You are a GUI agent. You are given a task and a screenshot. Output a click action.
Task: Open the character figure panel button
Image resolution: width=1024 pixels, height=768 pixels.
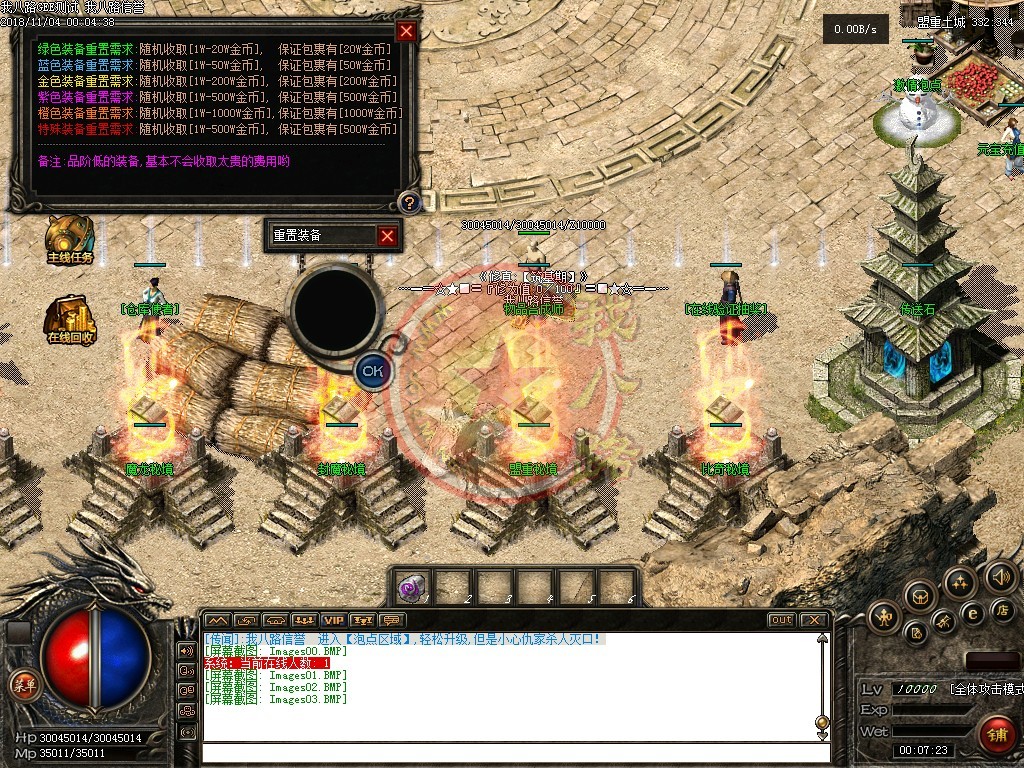click(885, 614)
